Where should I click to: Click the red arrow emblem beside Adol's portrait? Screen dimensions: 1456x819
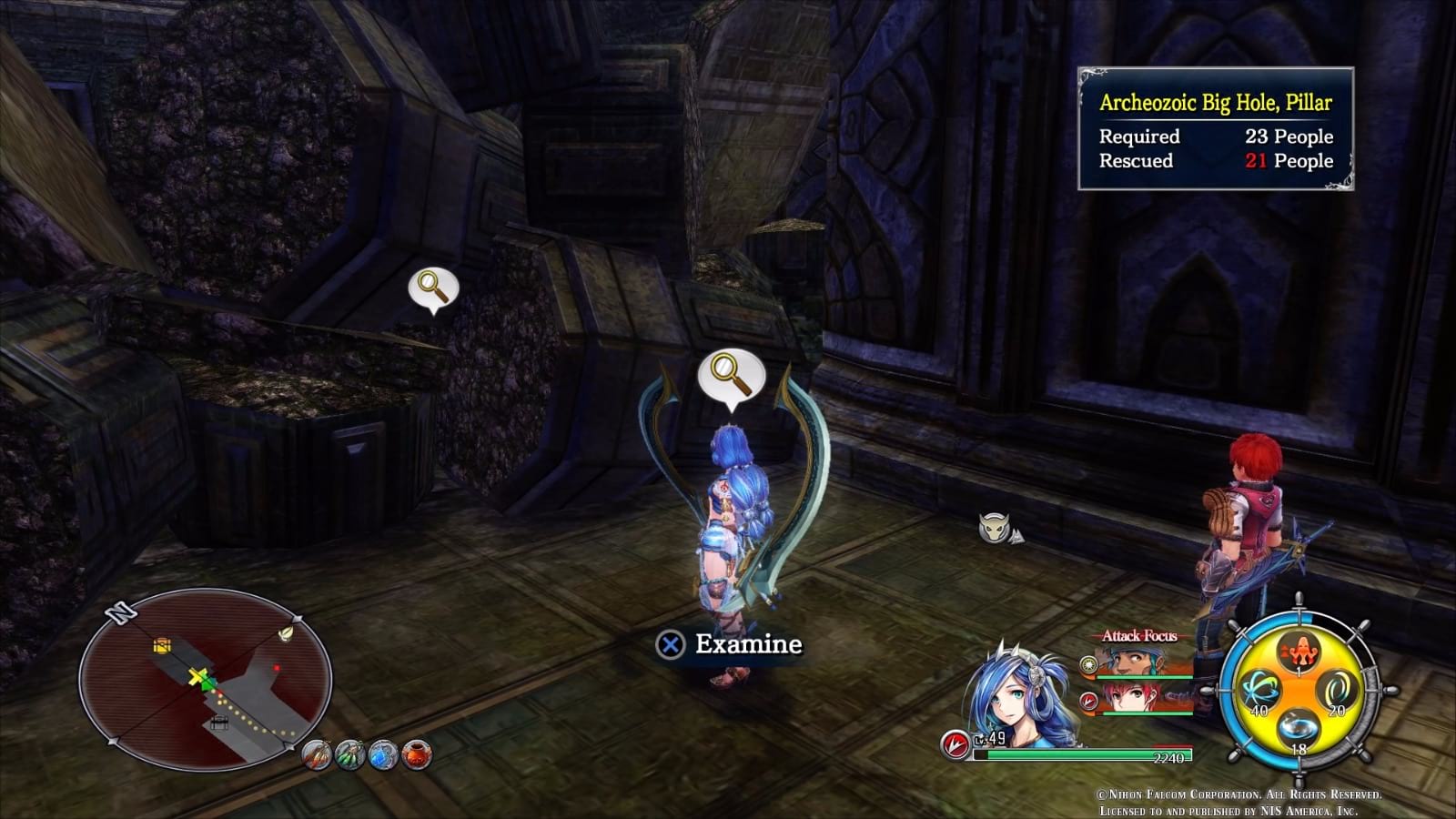1088,702
